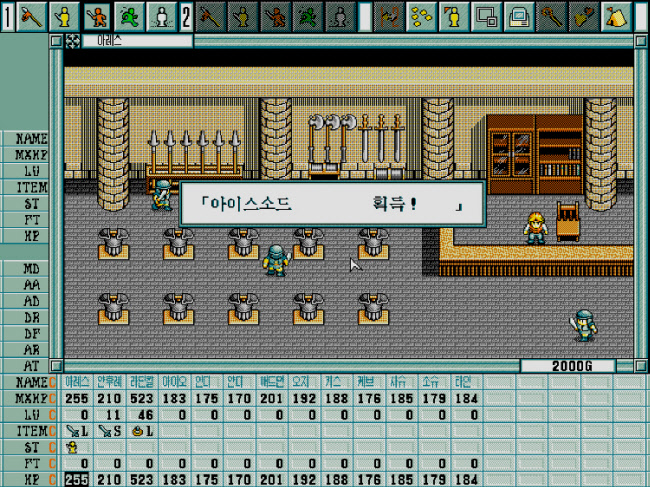Select the white standing figure in group 1
Screen dimensions: 650x487
point(162,15)
